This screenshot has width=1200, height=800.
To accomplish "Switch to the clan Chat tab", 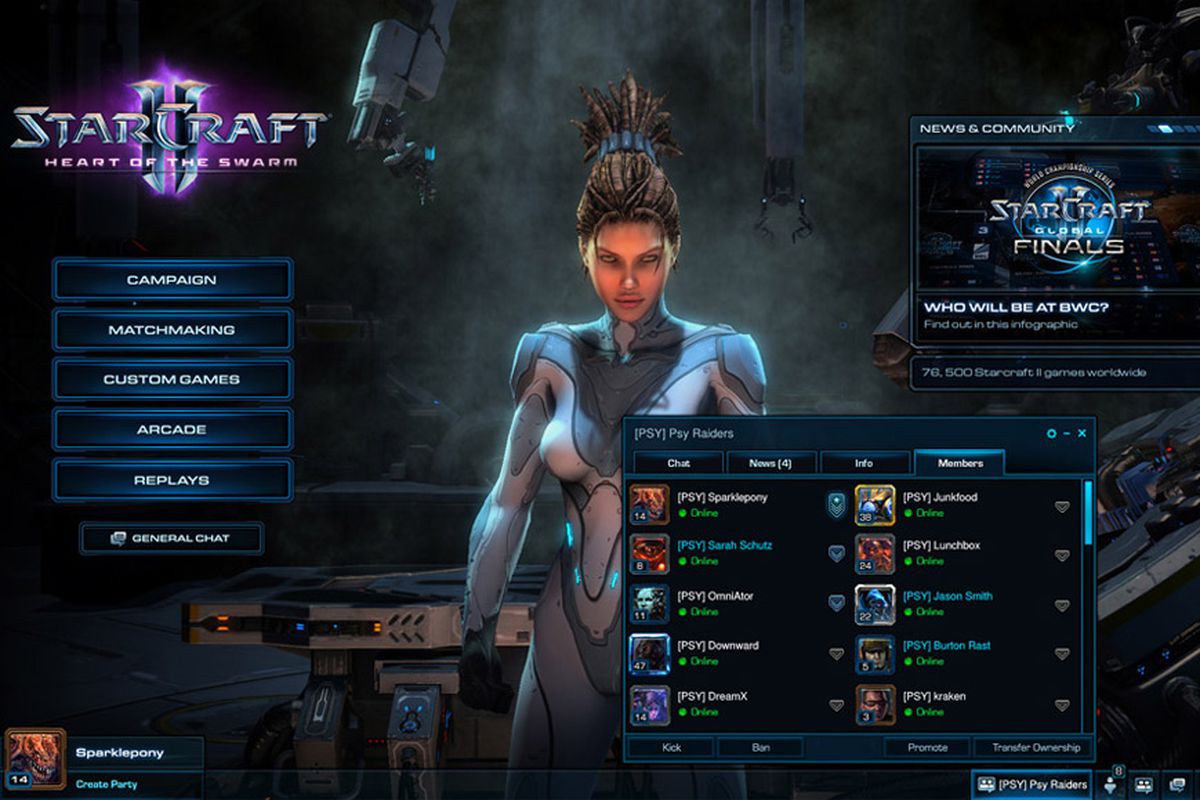I will [x=679, y=463].
